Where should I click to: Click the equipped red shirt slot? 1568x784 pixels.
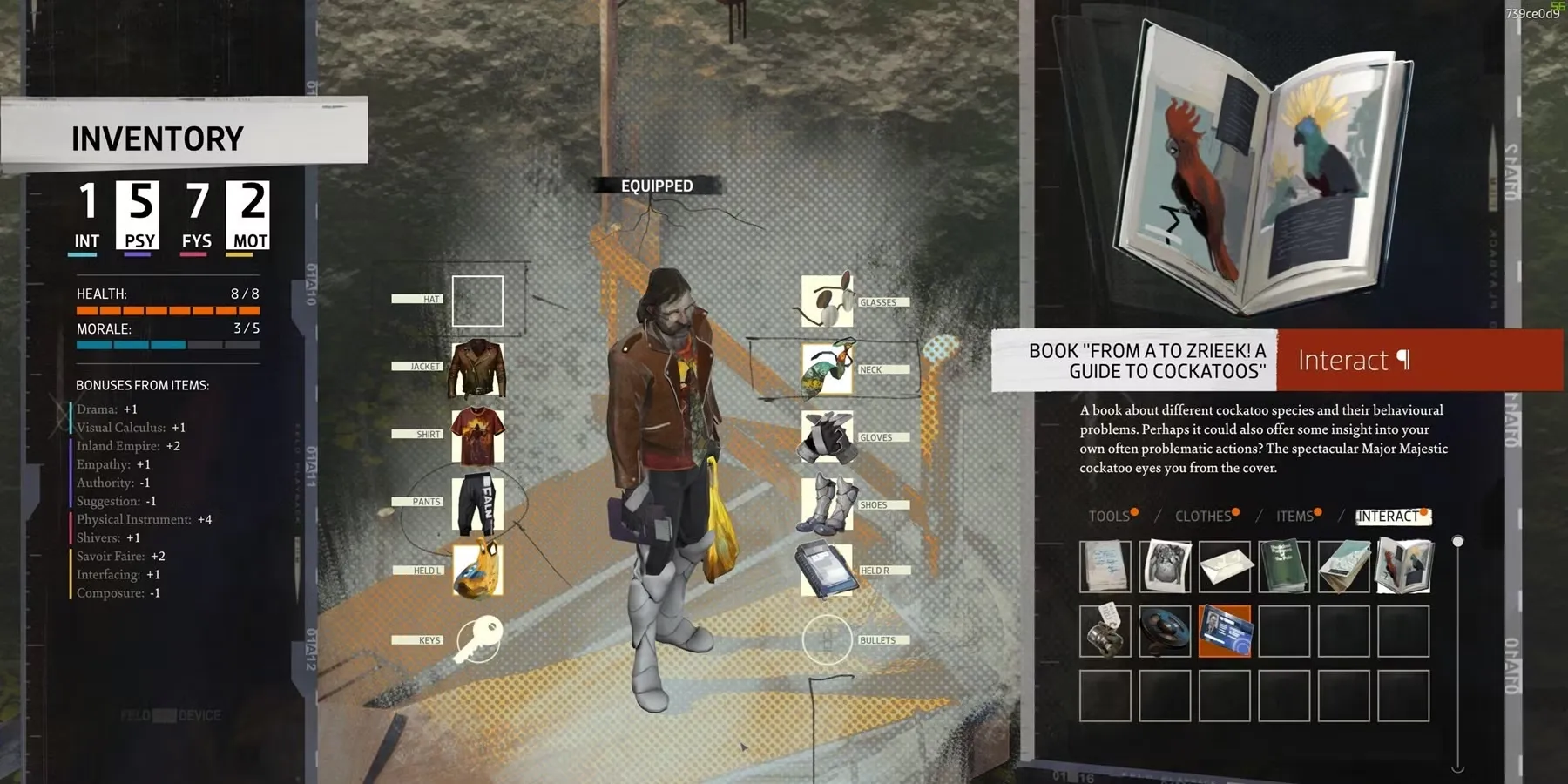click(x=476, y=436)
